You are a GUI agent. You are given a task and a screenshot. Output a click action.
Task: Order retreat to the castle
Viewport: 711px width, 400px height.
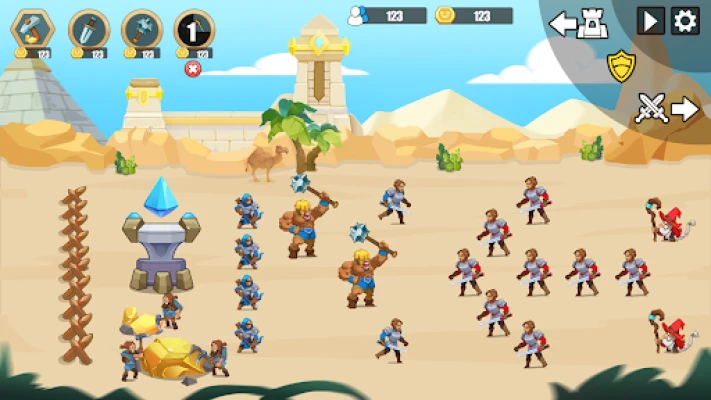click(x=579, y=23)
